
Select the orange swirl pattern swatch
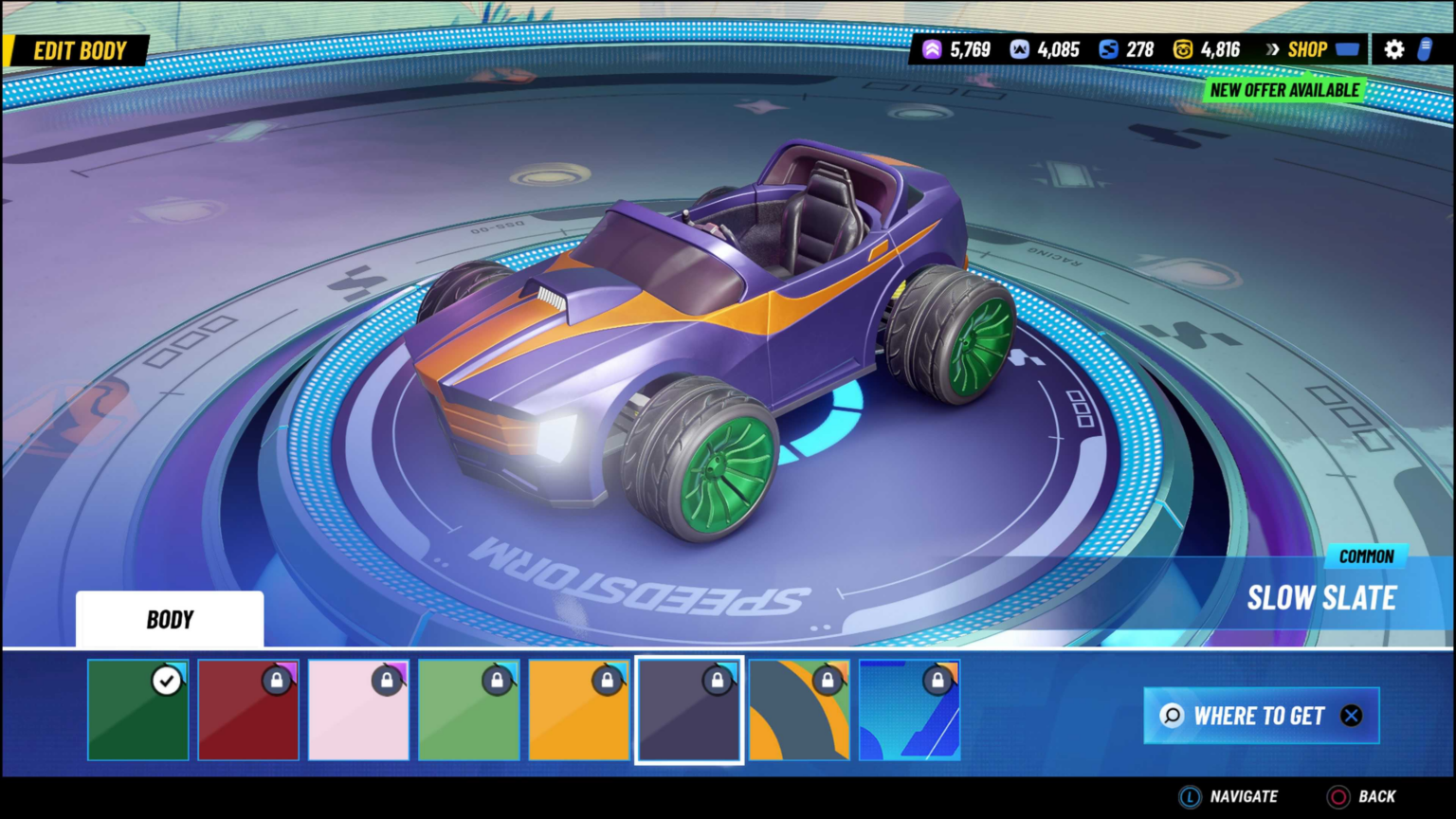click(x=799, y=710)
